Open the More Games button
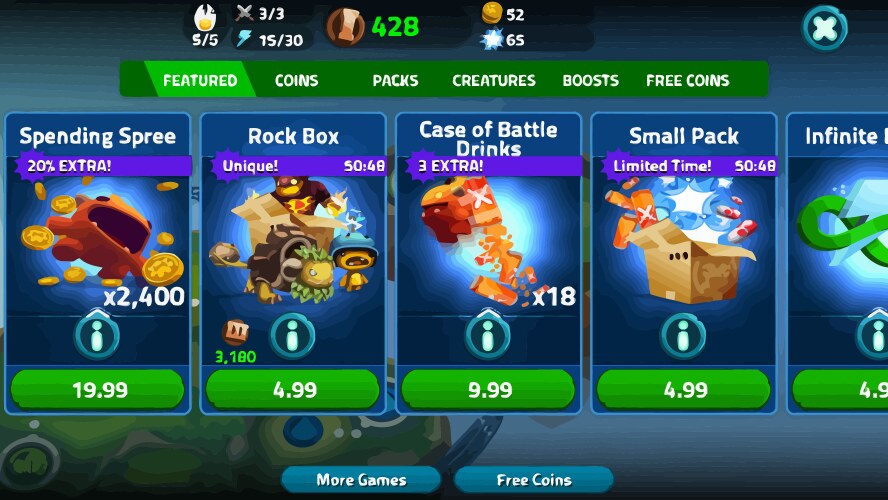Screen dimensions: 888x500 (x=361, y=480)
